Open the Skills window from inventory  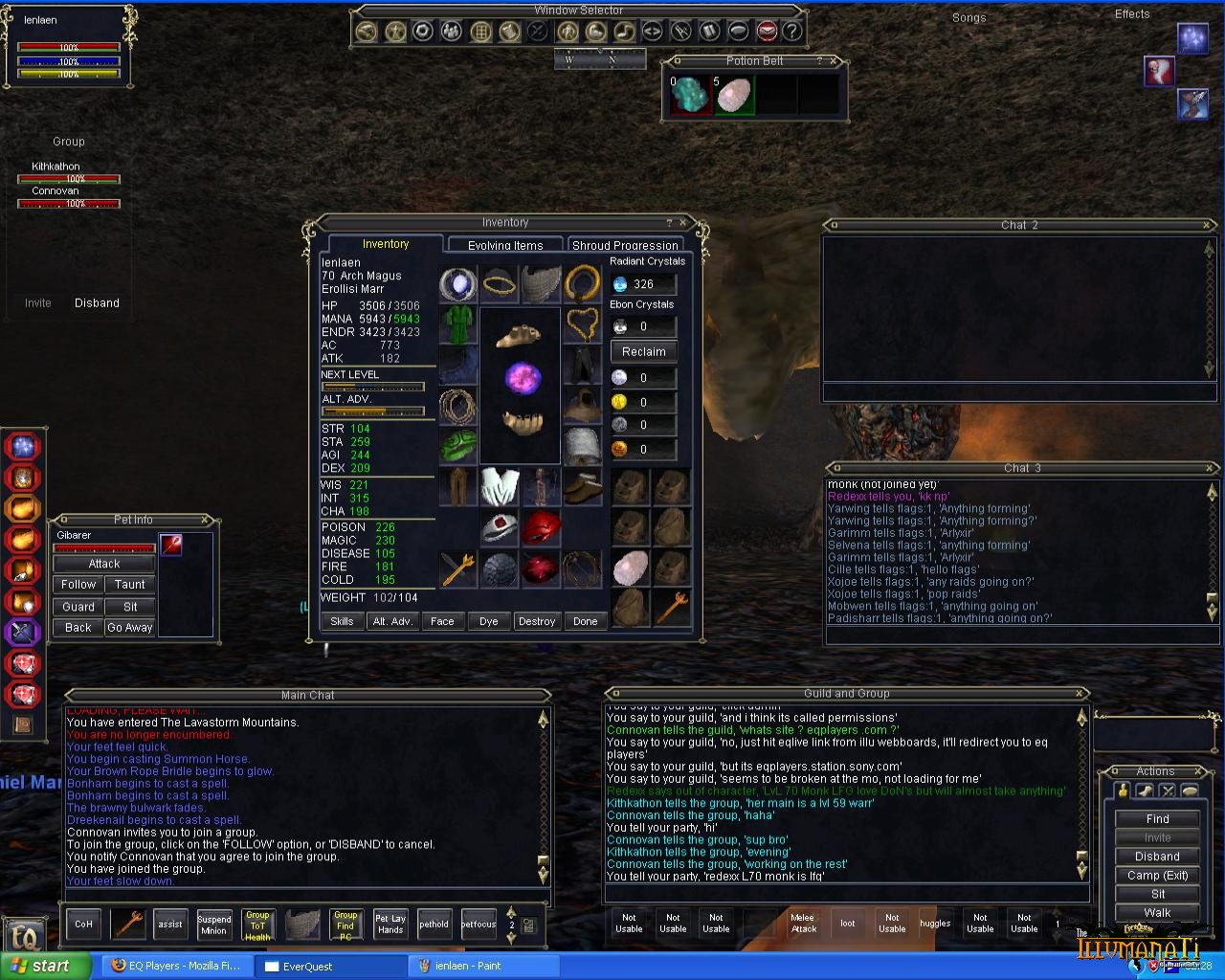coord(342,621)
